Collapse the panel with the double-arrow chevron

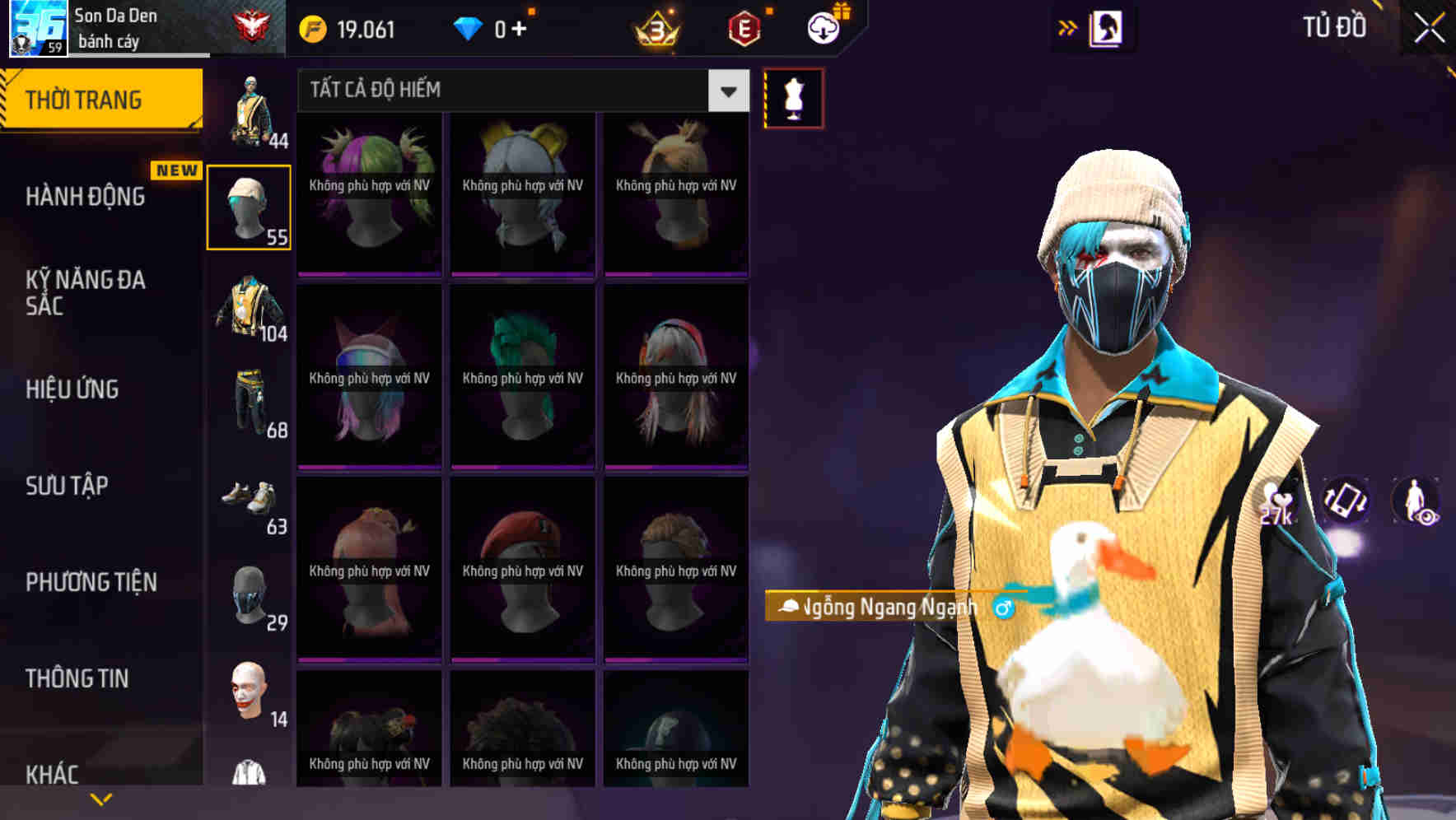coord(1068,27)
